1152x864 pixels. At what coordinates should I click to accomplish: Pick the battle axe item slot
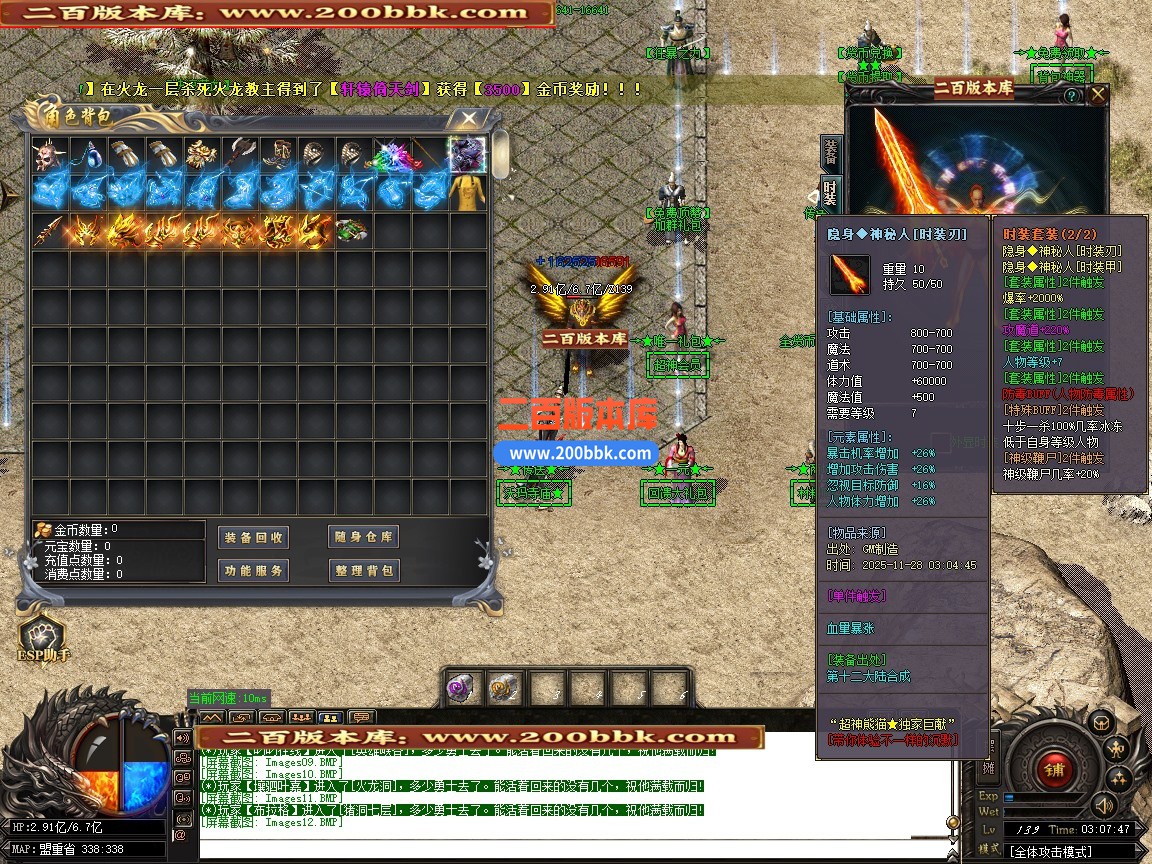point(239,155)
